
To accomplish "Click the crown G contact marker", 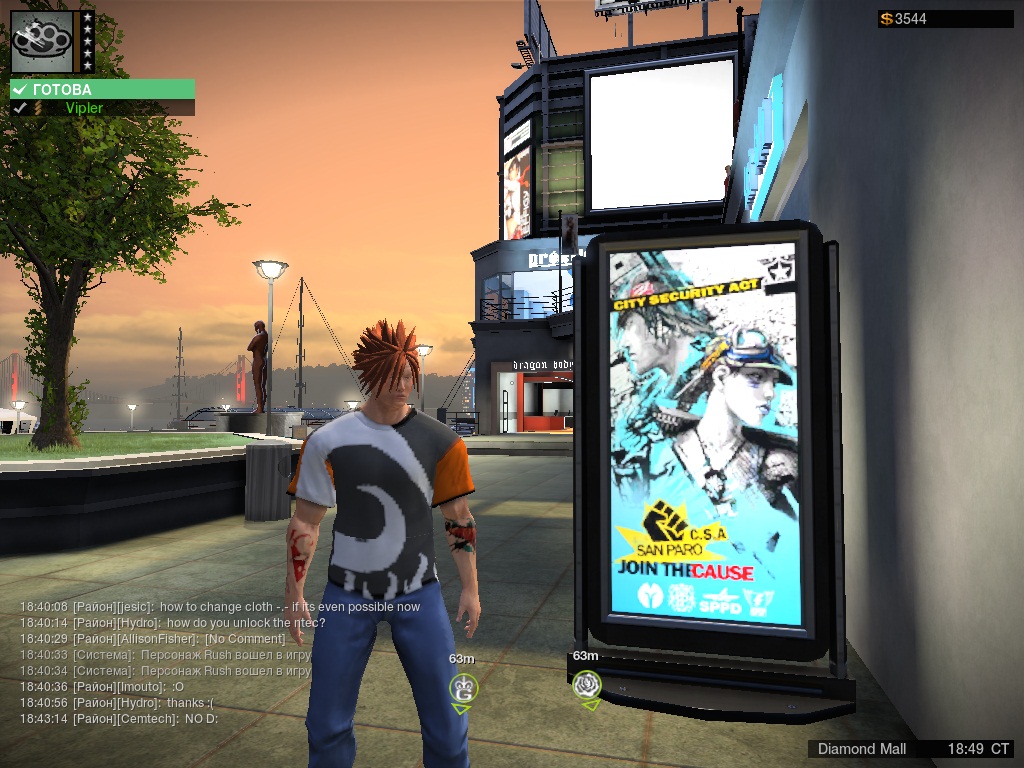I will (462, 687).
